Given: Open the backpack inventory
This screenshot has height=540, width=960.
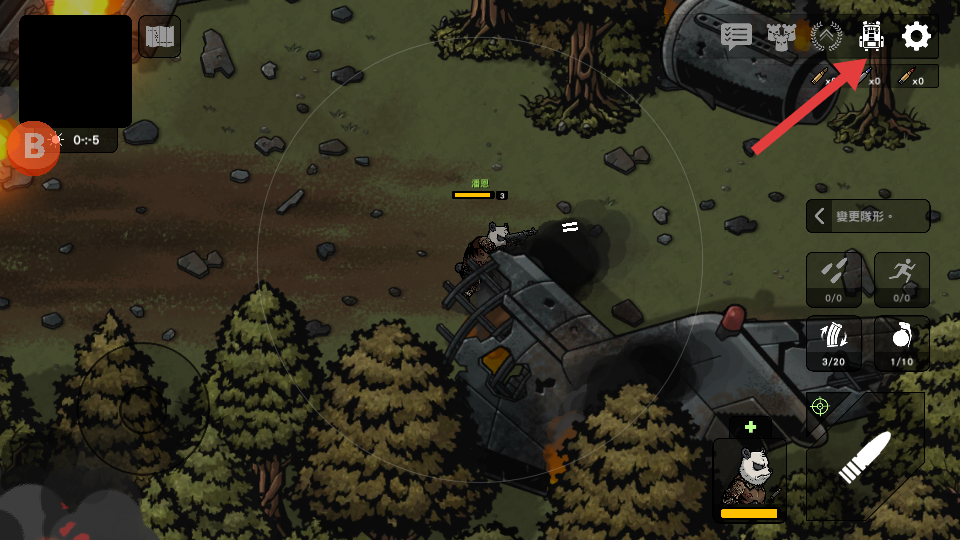Looking at the screenshot, I should click(872, 37).
